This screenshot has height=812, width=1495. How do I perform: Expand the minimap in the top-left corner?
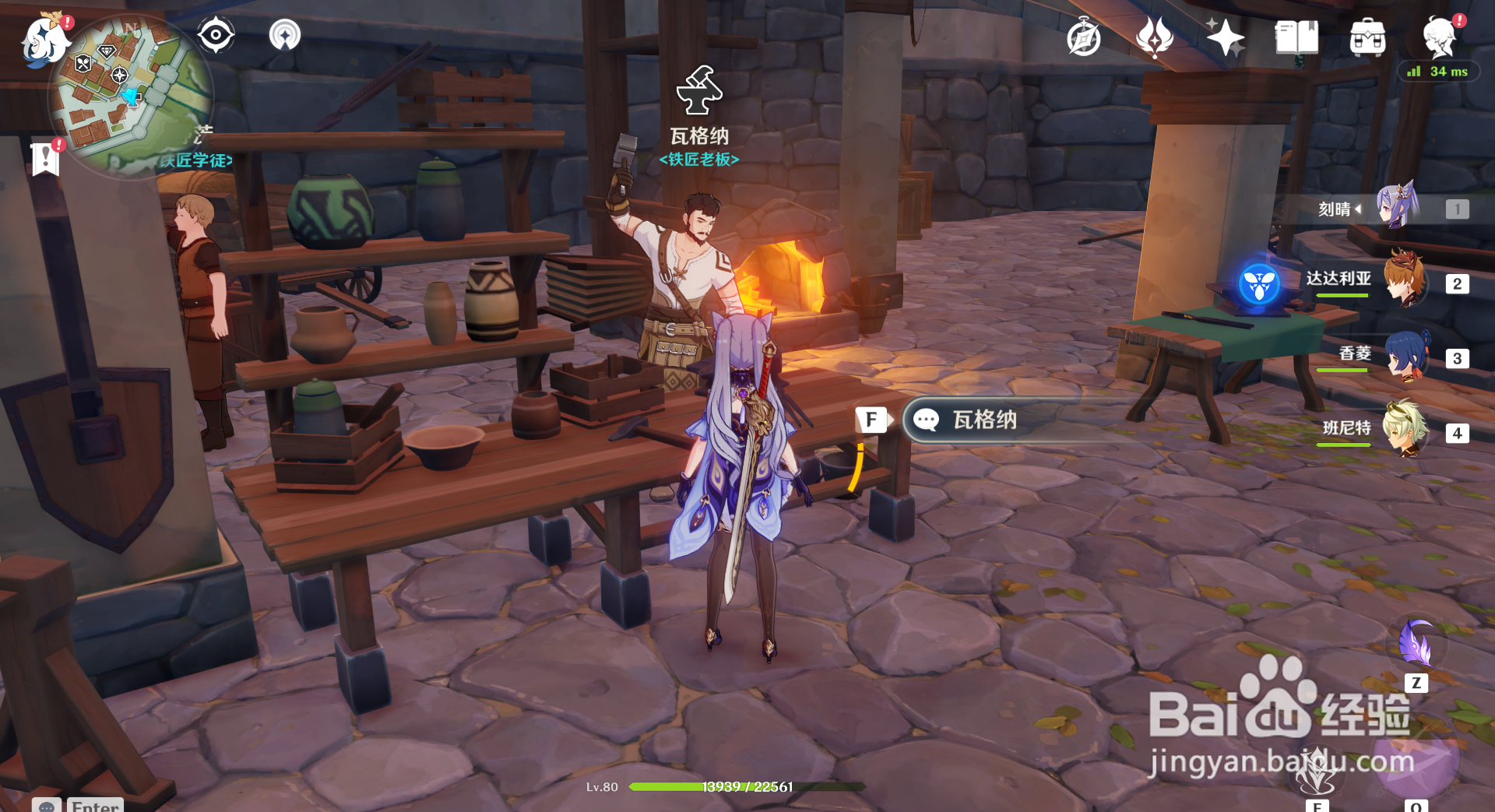coord(132,93)
